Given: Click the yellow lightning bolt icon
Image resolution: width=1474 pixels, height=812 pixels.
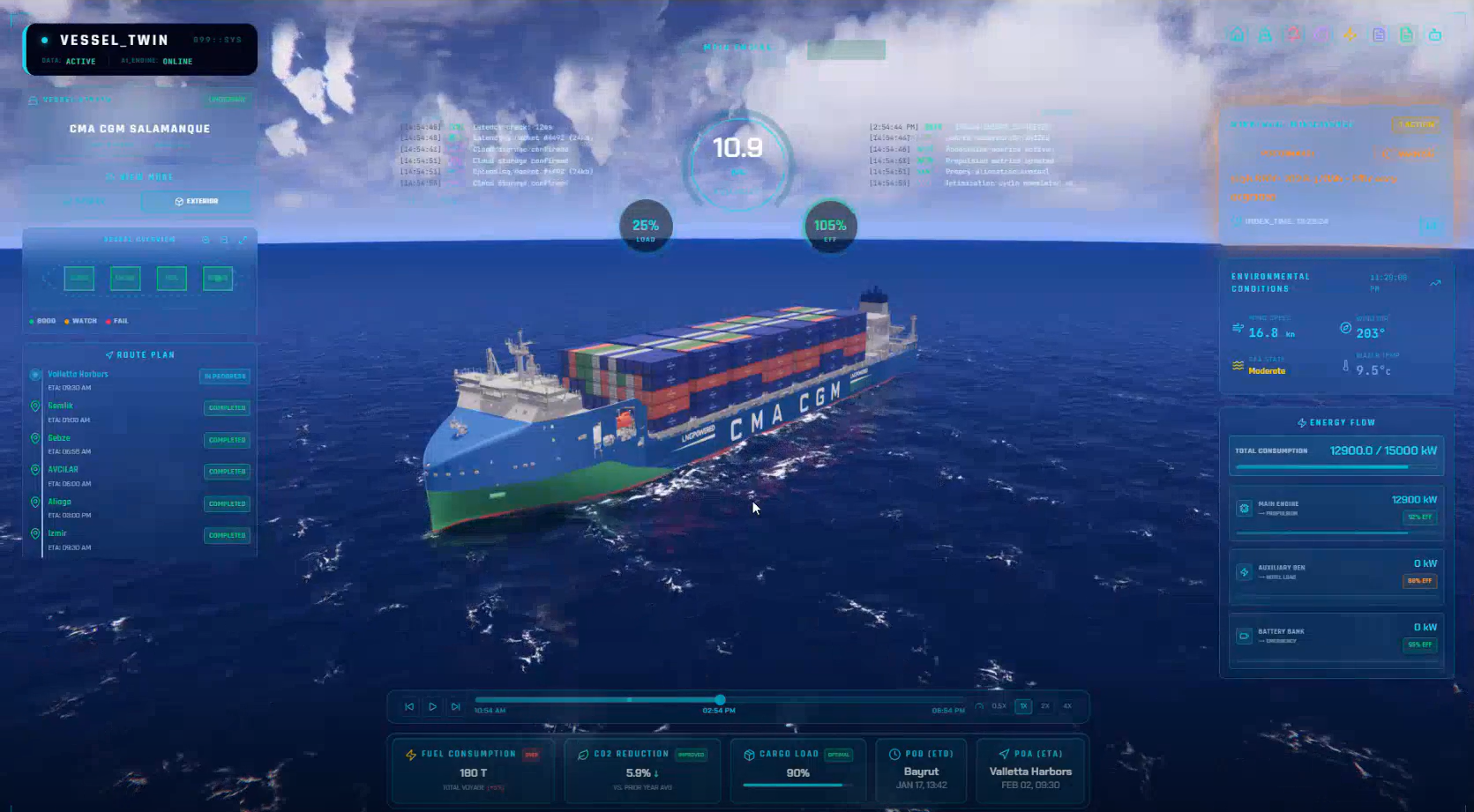Looking at the screenshot, I should pyautogui.click(x=1350, y=35).
